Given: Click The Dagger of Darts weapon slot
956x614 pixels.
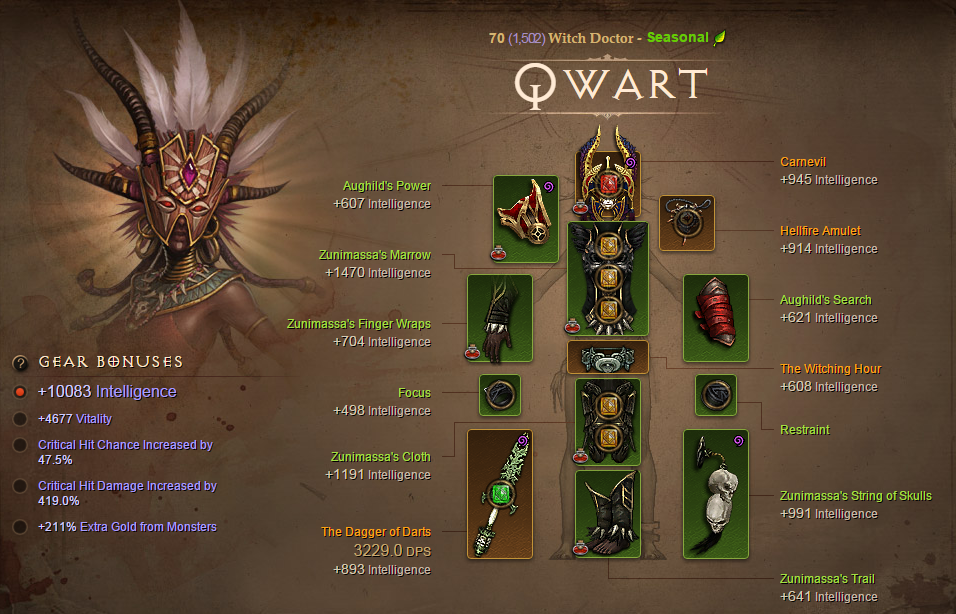Looking at the screenshot, I should point(499,494).
